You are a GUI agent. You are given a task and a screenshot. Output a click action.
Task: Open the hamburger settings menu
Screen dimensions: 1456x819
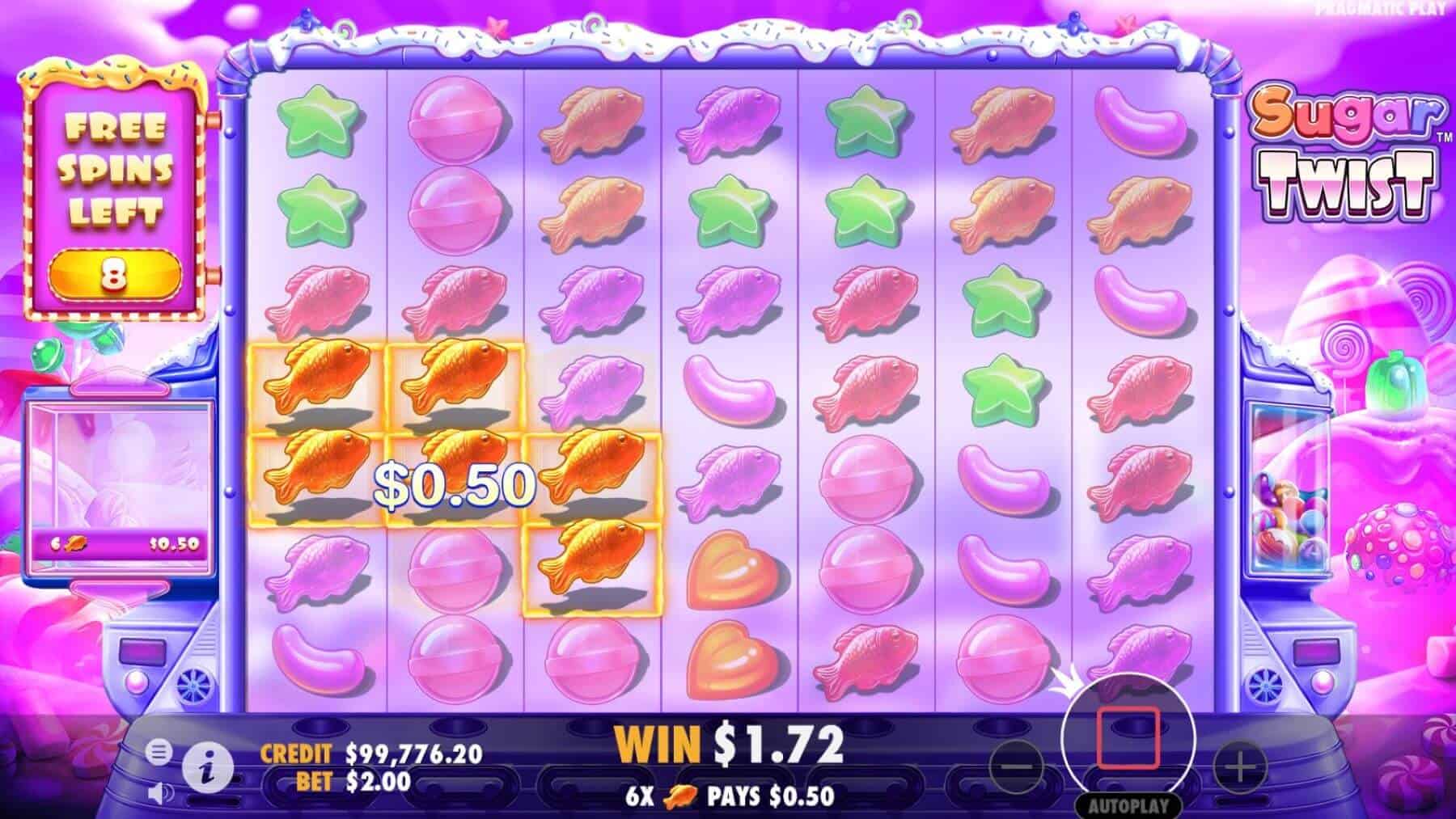[x=159, y=753]
